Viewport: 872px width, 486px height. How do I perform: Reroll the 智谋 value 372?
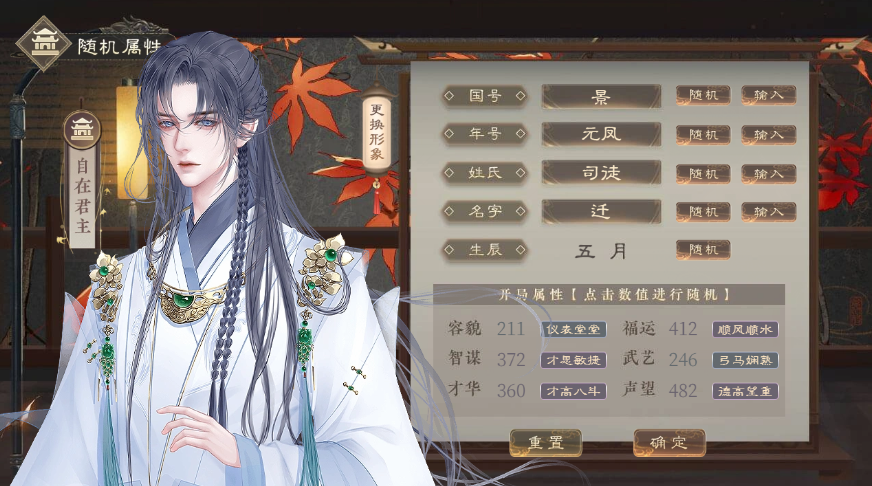510,360
